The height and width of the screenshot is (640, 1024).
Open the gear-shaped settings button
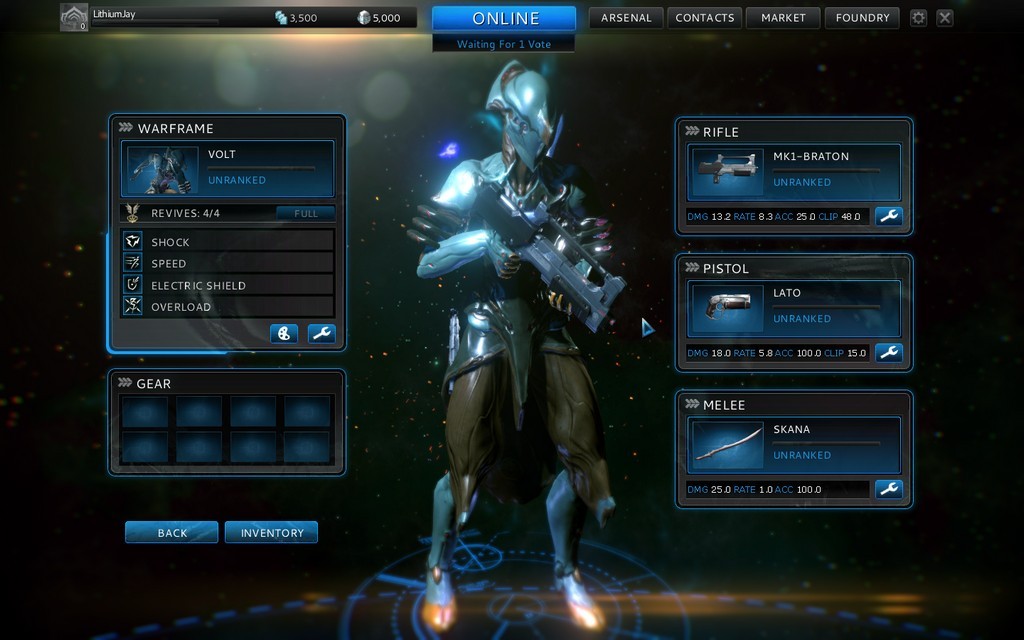[x=918, y=18]
